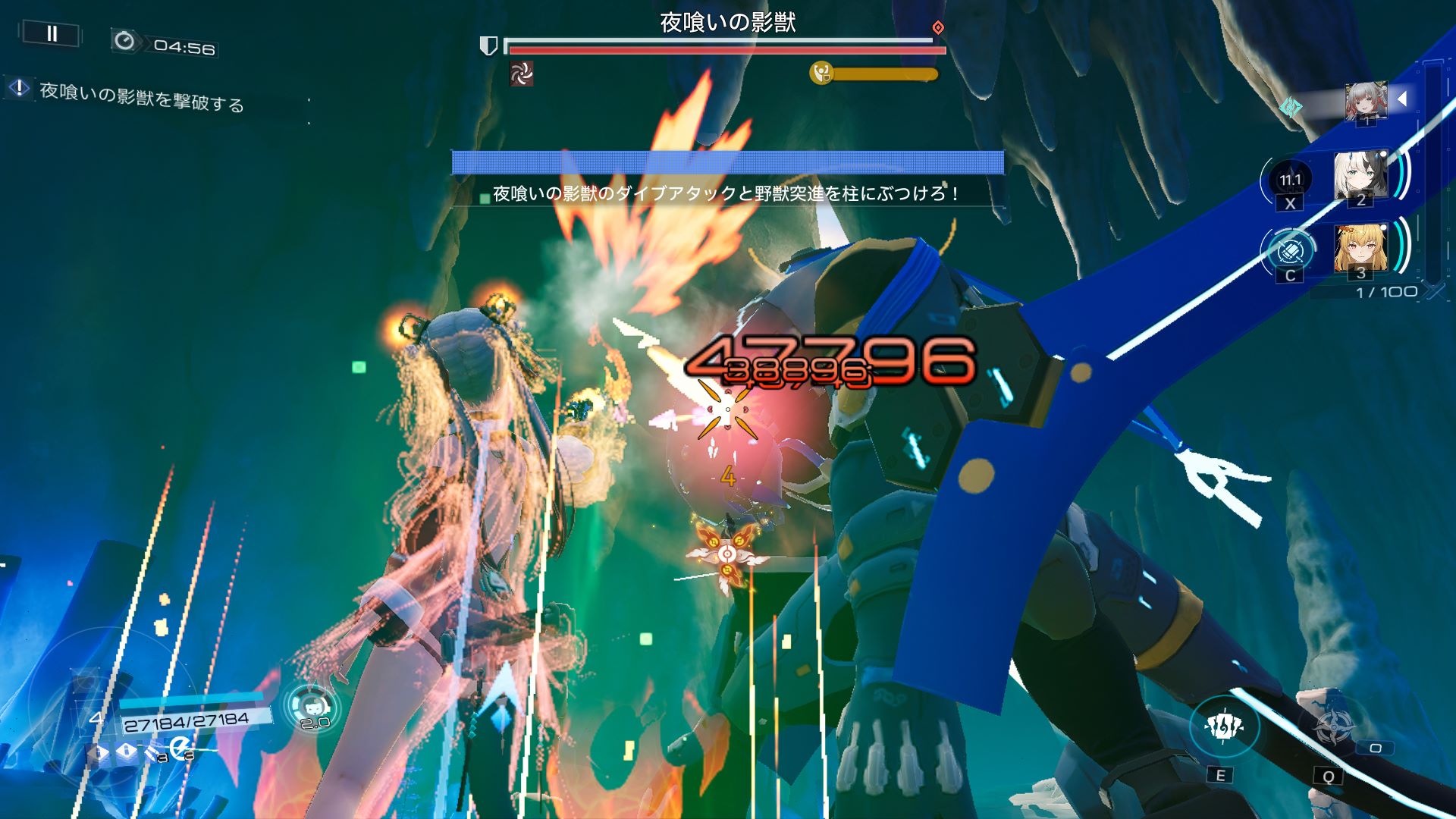
Task: Use the three-cards skill icon
Action: pos(1224,726)
